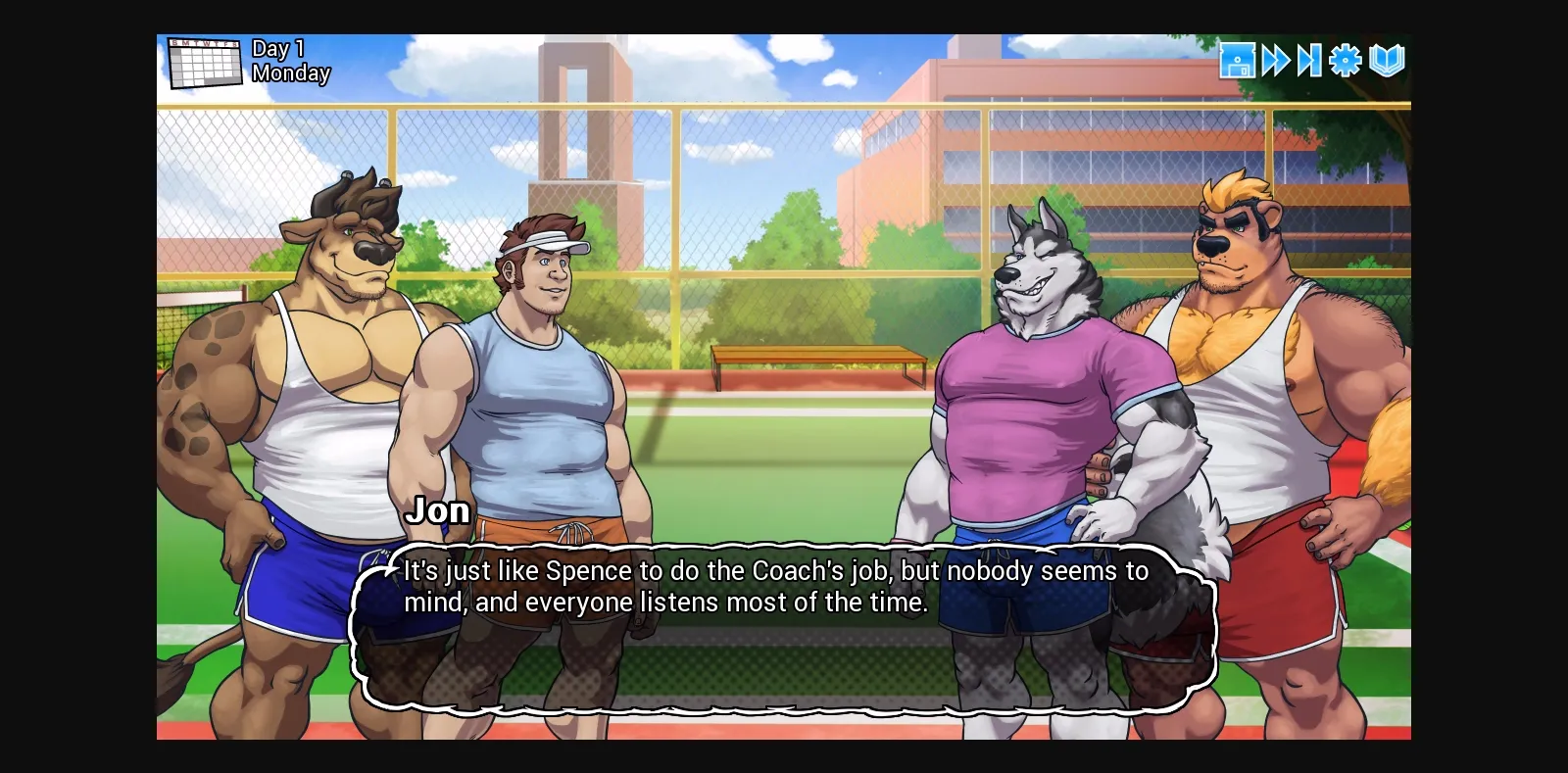Click Jon's dialogue about Spence

click(774, 586)
